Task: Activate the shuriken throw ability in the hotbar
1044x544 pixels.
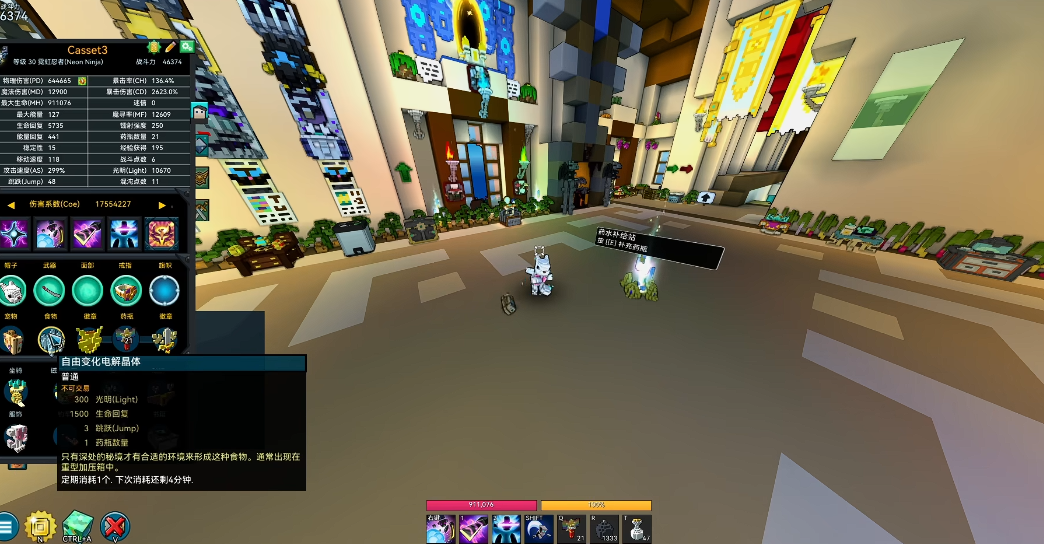Action: 441,529
